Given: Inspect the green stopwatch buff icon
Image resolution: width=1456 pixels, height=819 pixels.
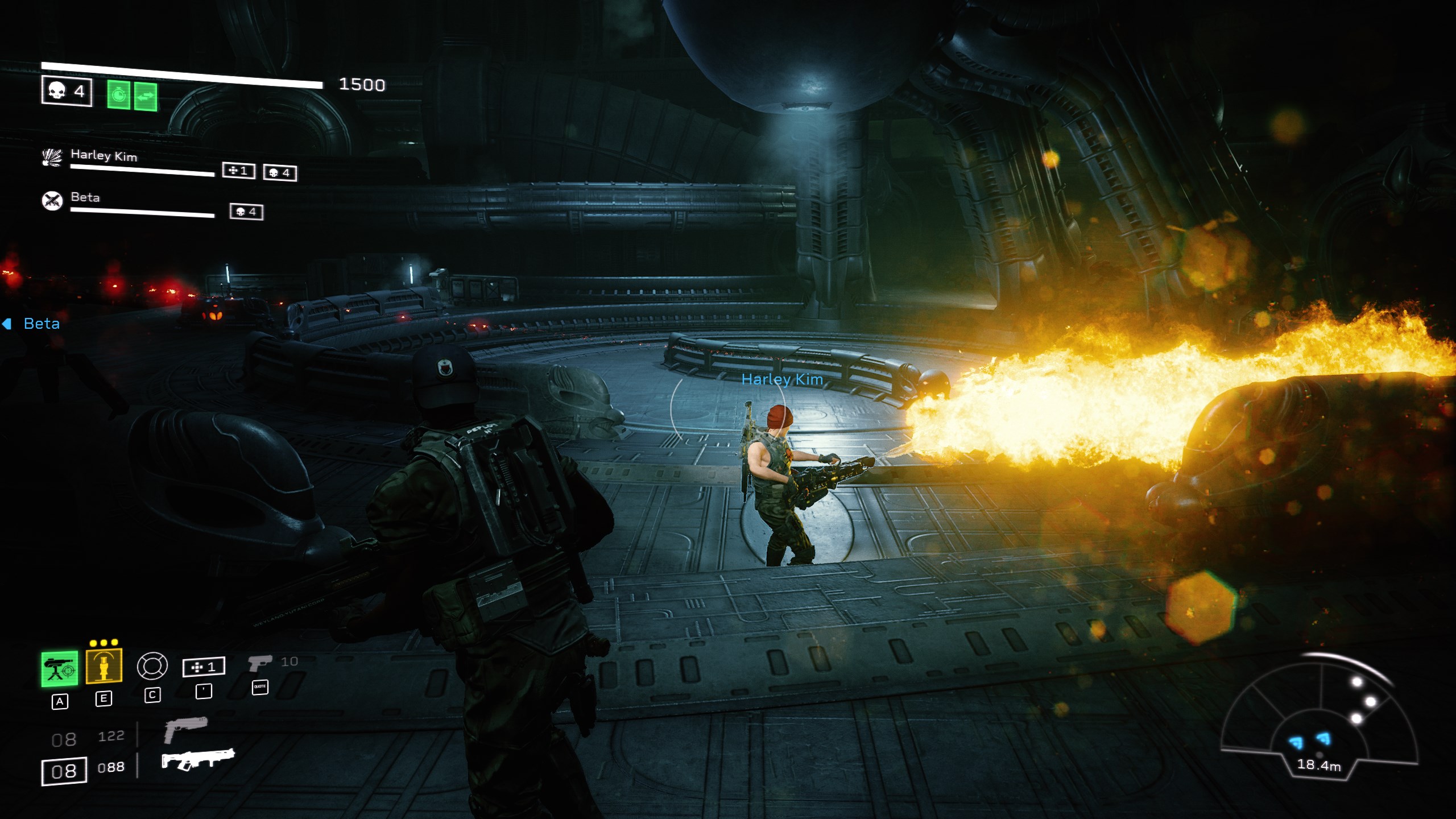Looking at the screenshot, I should pos(119,95).
